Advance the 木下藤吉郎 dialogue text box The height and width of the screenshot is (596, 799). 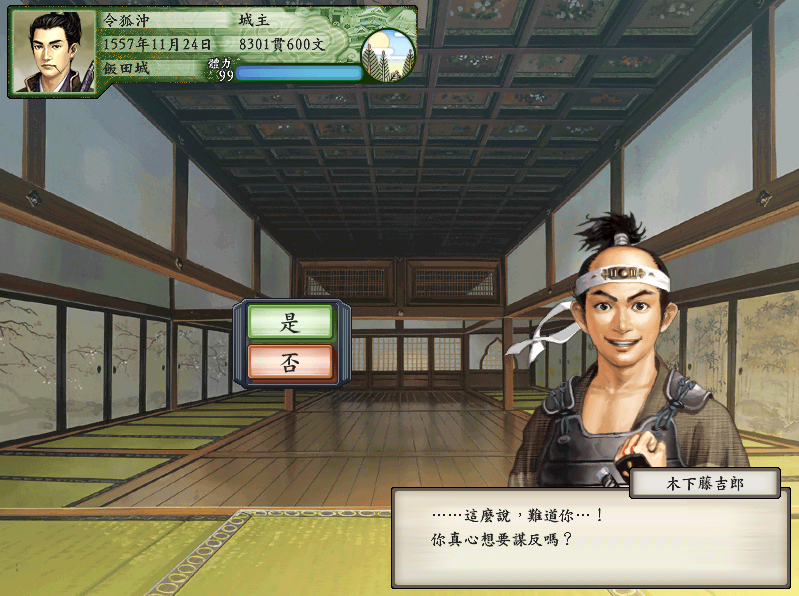point(590,538)
